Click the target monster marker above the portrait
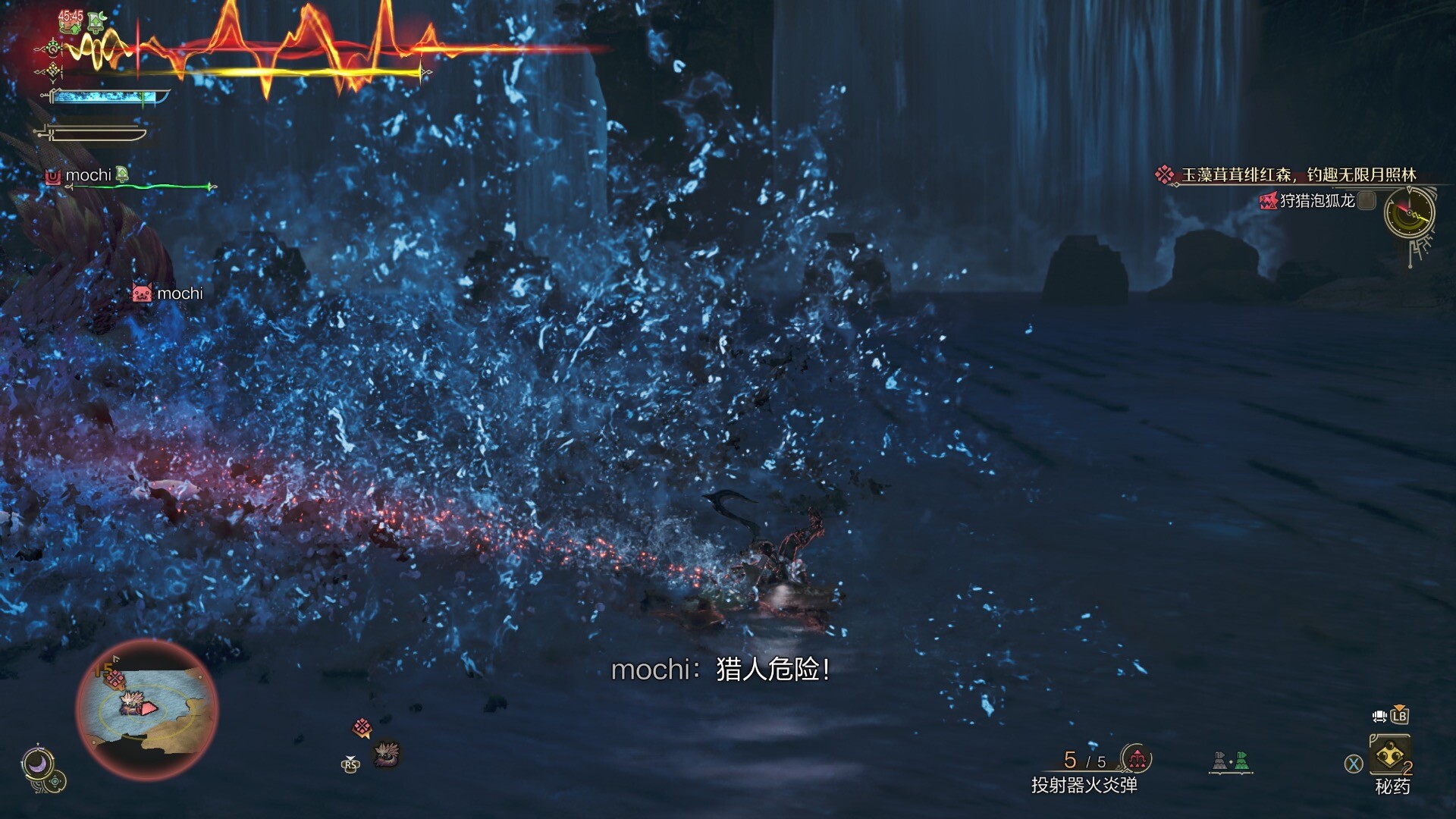This screenshot has width=1456, height=819. click(x=362, y=728)
